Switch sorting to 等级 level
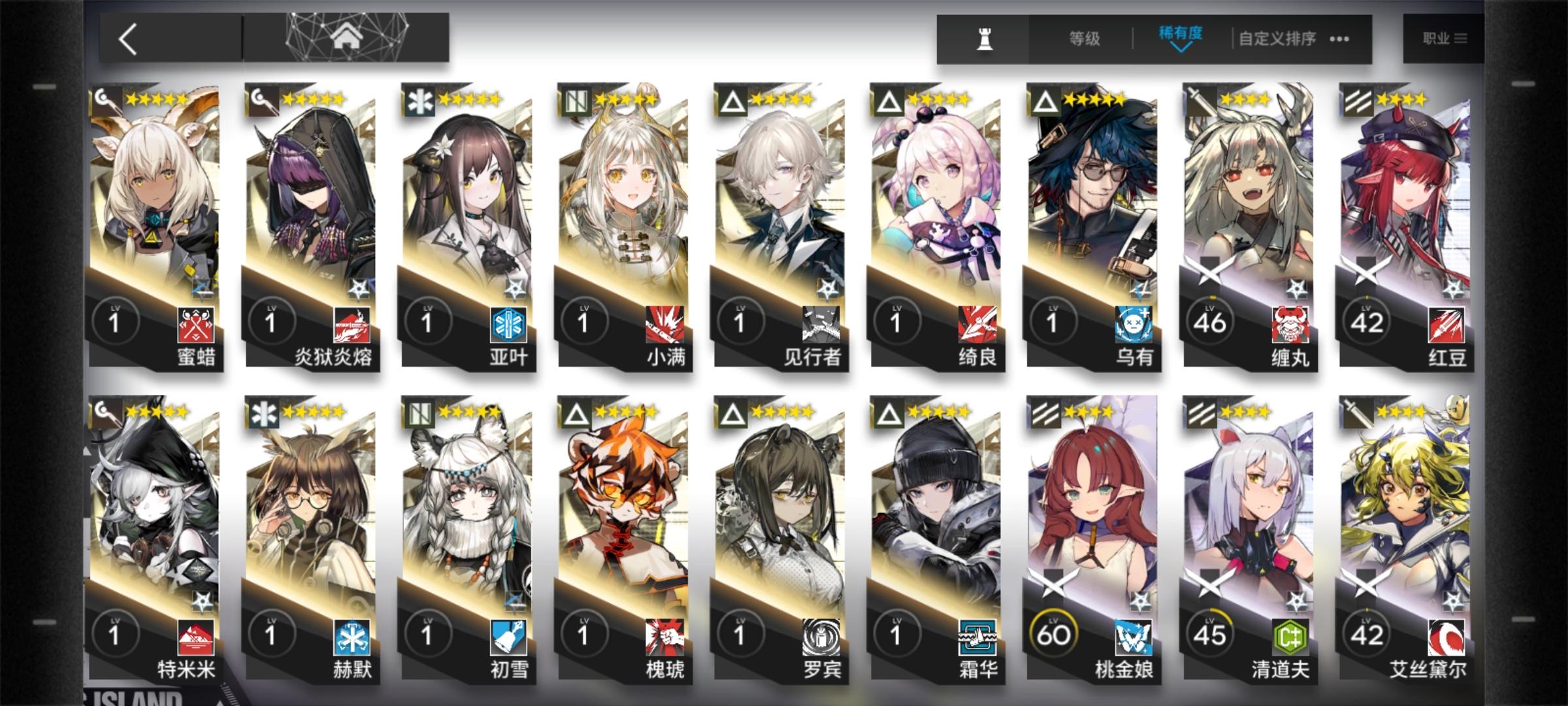Image resolution: width=1568 pixels, height=706 pixels. click(x=1084, y=39)
